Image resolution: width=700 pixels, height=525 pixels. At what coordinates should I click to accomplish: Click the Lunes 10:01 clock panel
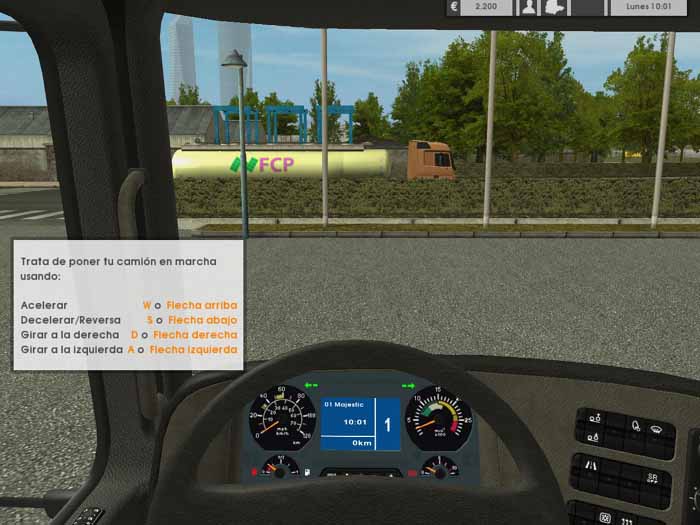[x=649, y=8]
